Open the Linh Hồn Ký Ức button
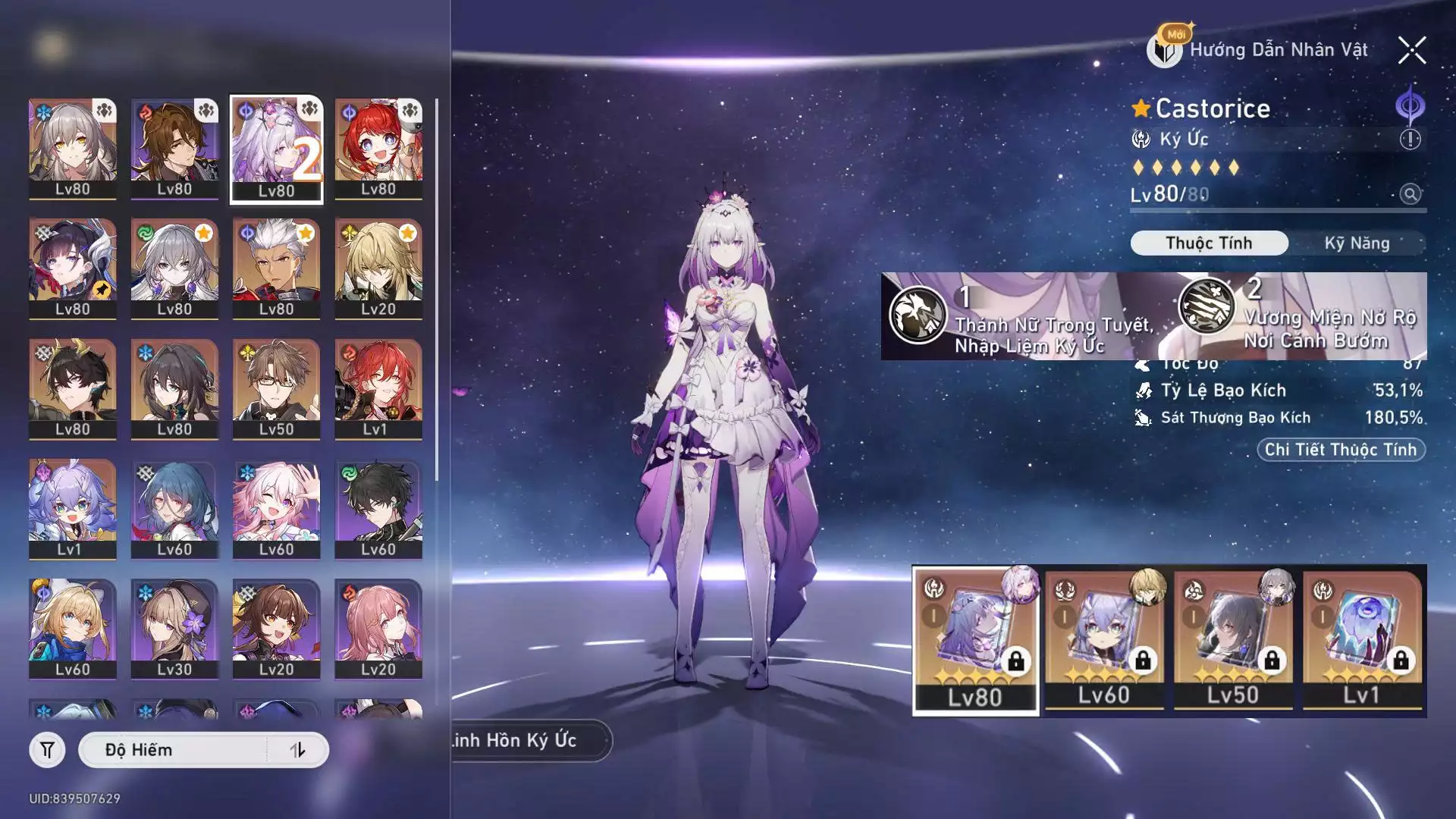This screenshot has width=1456, height=819. tap(523, 740)
